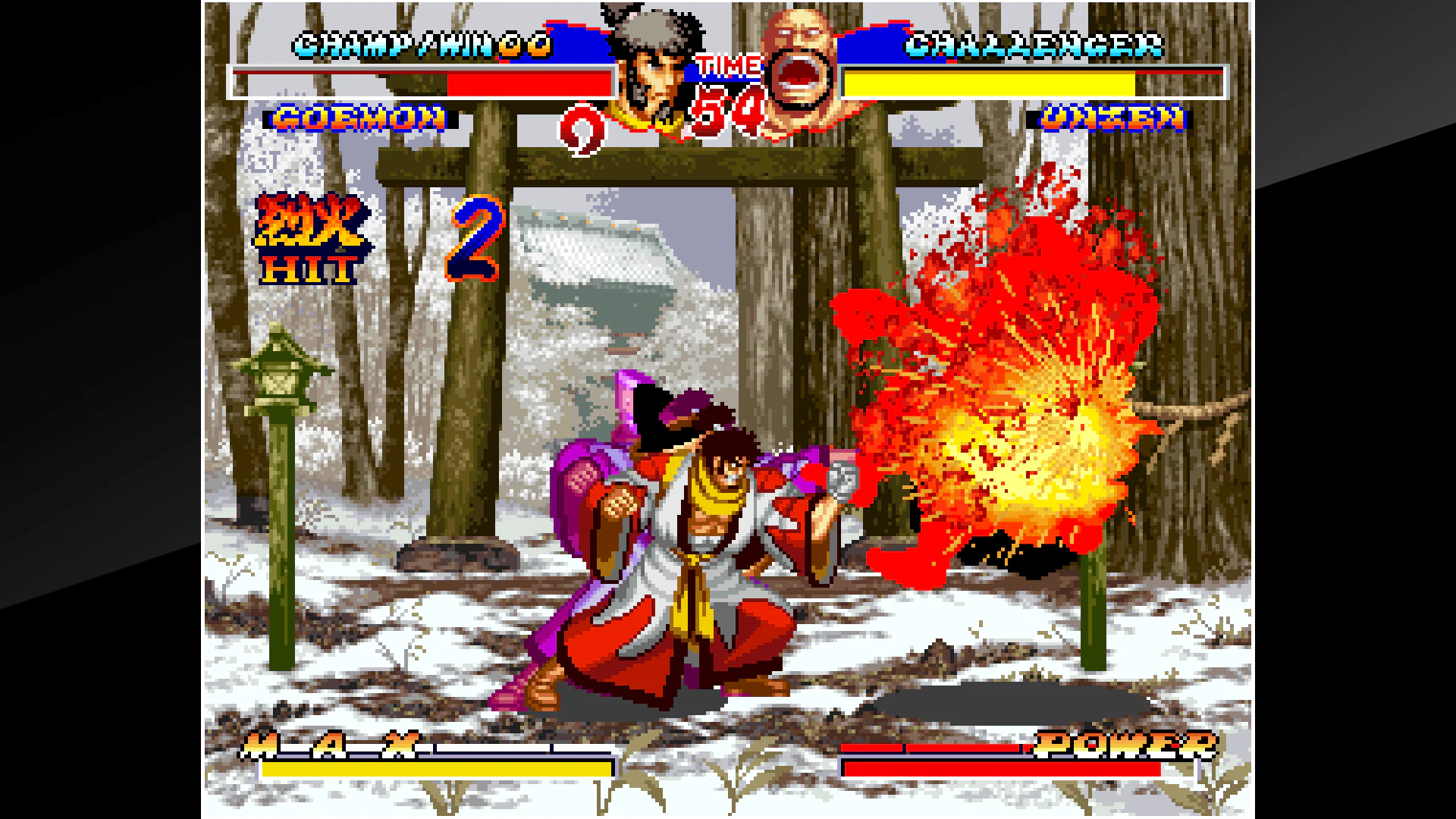
Task: Click the torii gate crossbeam
Action: click(682, 163)
